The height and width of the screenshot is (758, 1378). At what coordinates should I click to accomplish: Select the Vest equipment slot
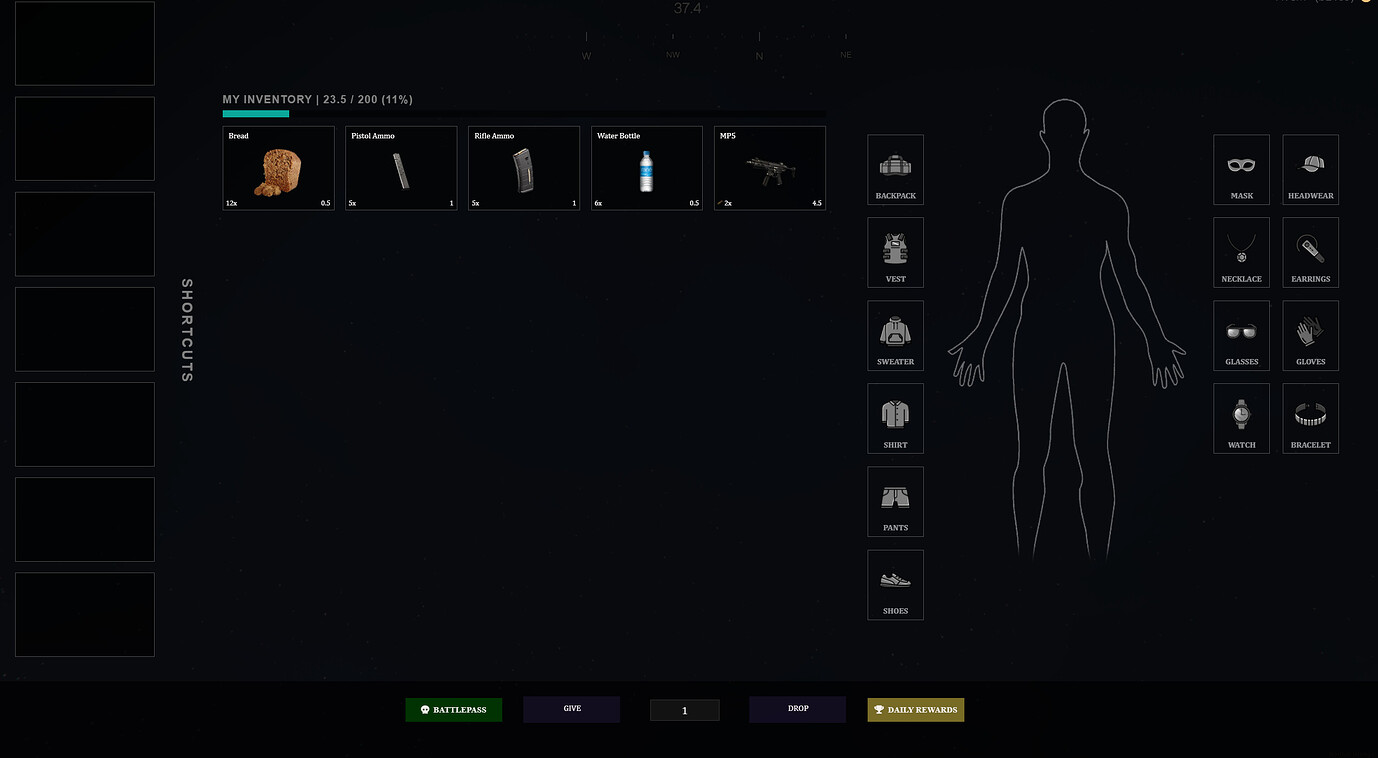[895, 252]
